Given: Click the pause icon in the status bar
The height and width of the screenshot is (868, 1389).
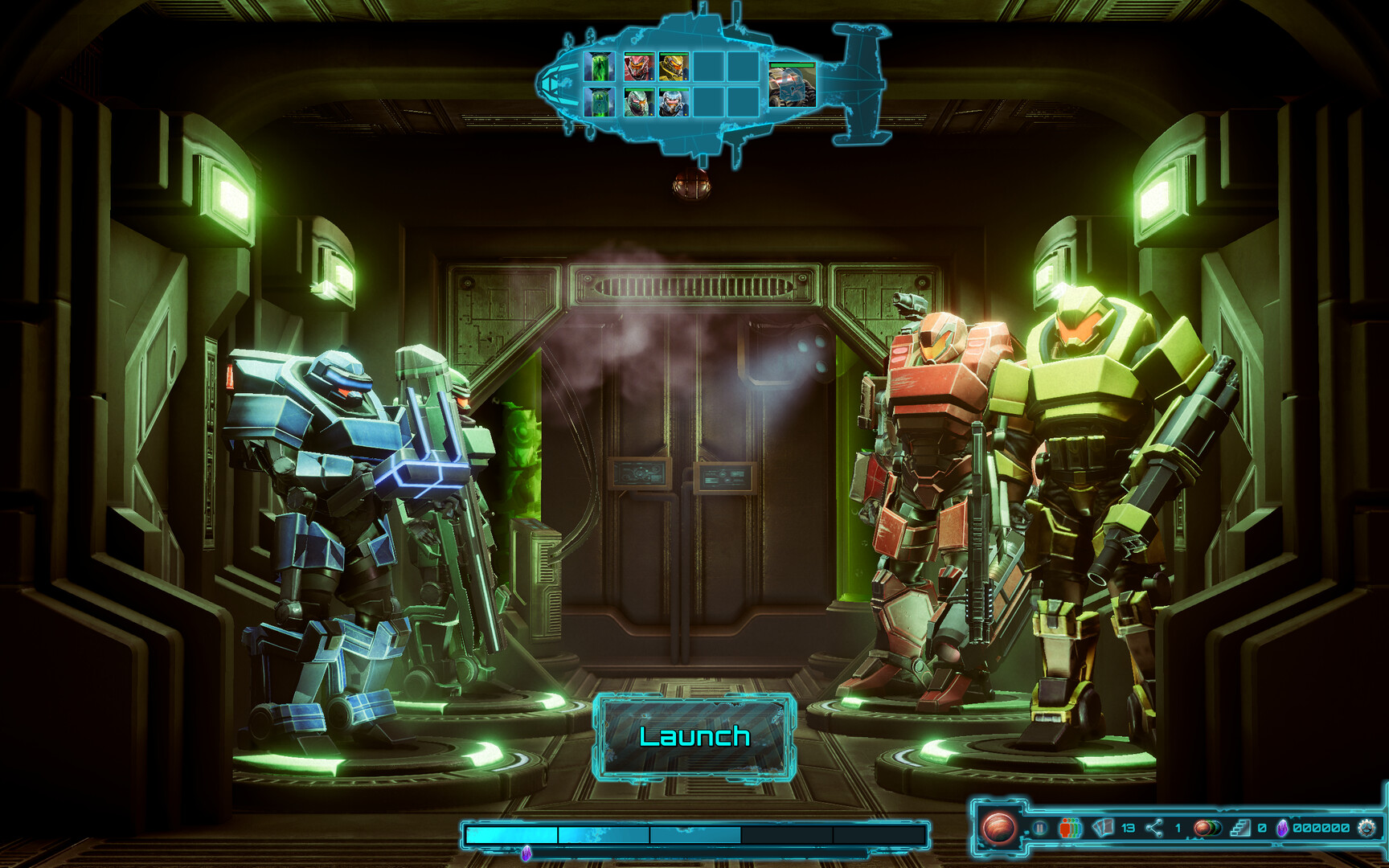Looking at the screenshot, I should [x=1039, y=828].
